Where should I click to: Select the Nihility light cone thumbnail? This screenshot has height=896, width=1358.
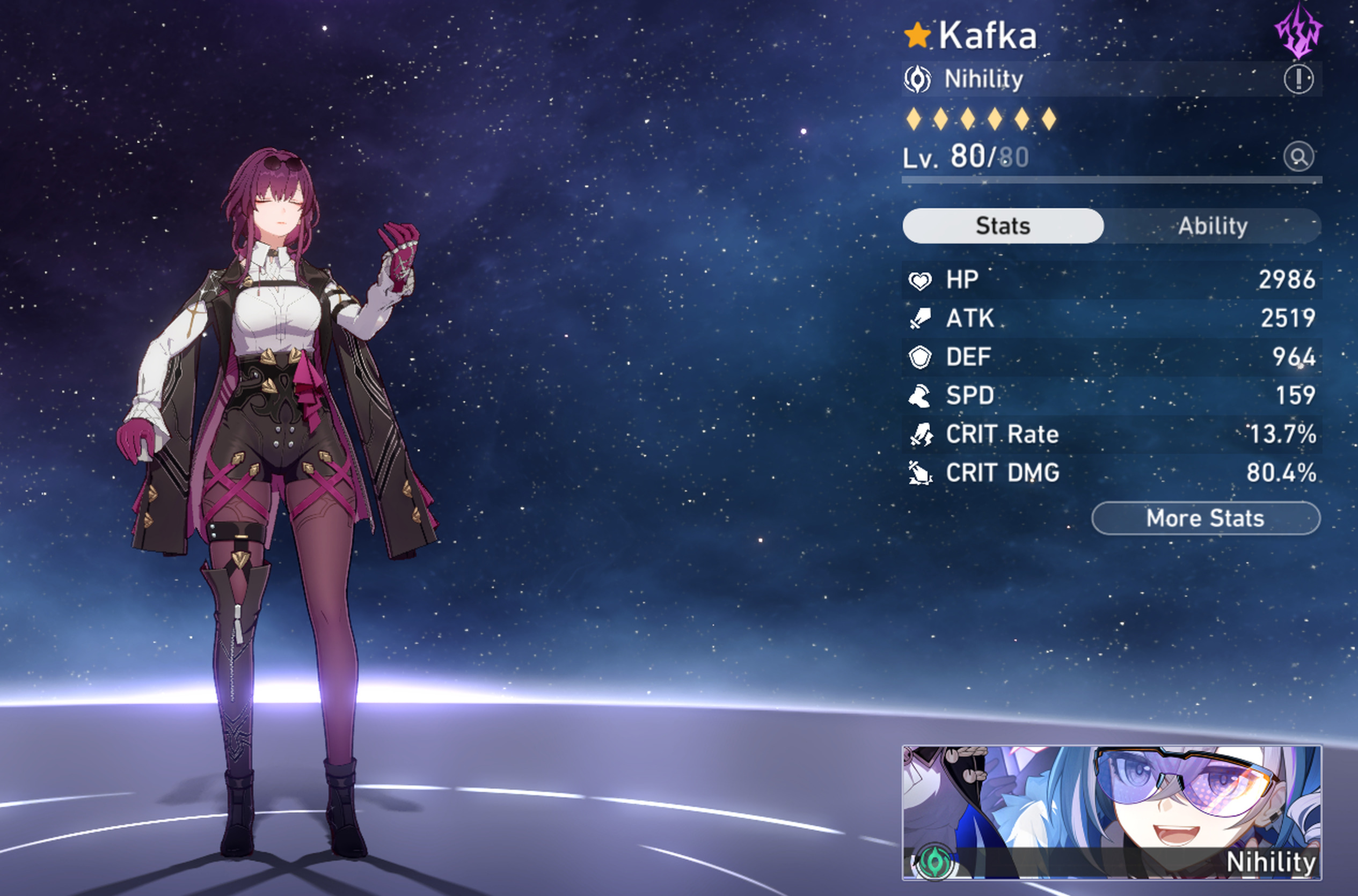pyautogui.click(x=1111, y=812)
